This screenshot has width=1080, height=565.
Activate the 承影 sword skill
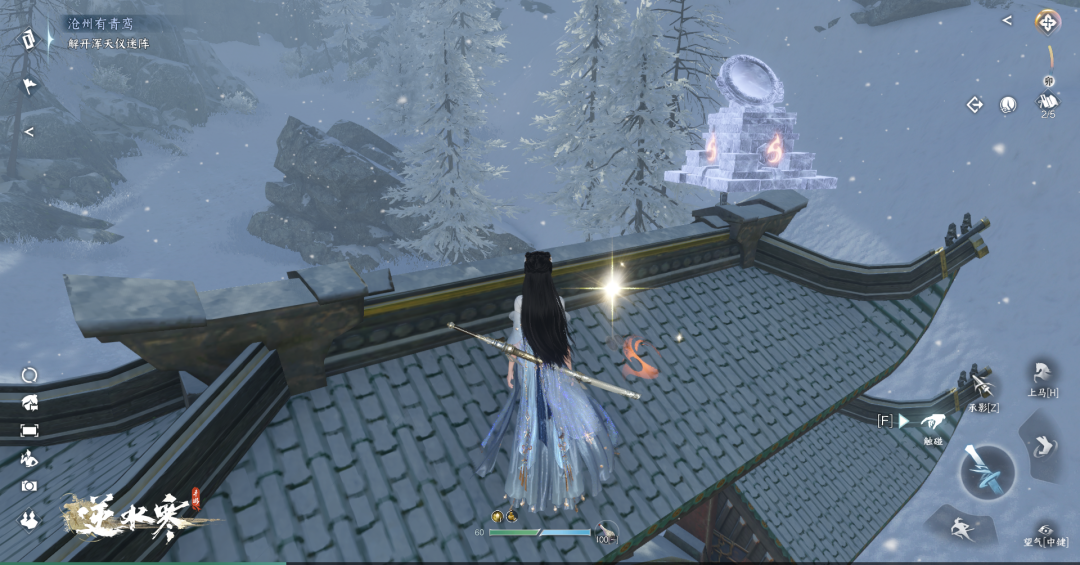click(x=982, y=388)
